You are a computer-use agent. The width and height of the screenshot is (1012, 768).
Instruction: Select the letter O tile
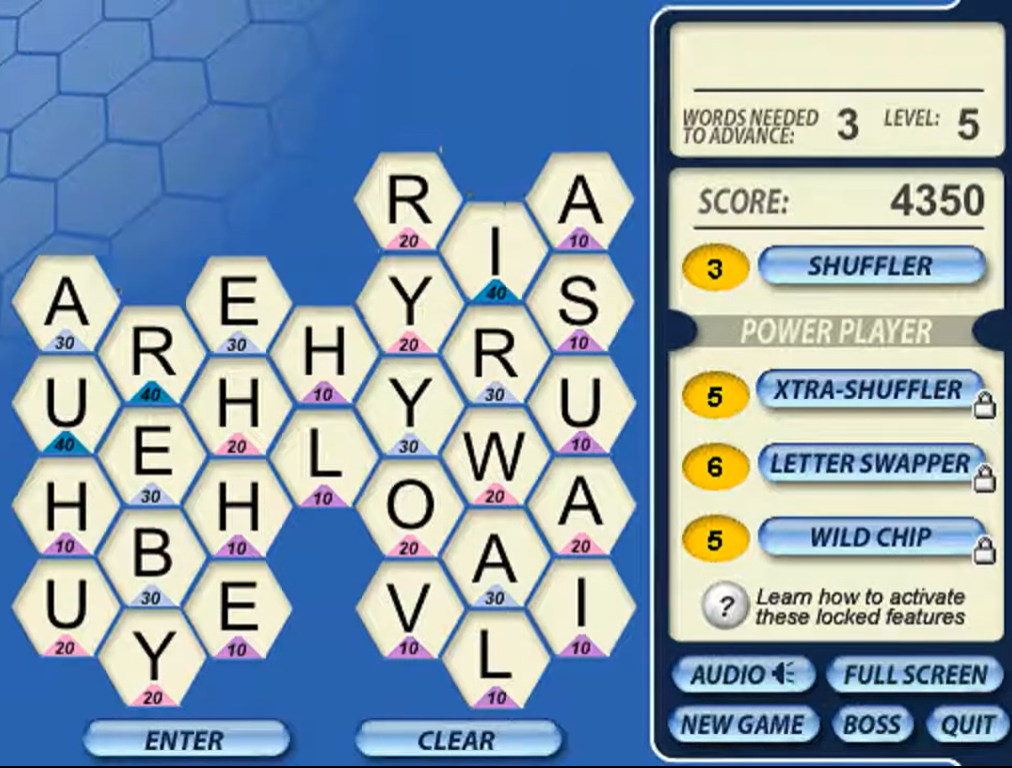(x=409, y=508)
